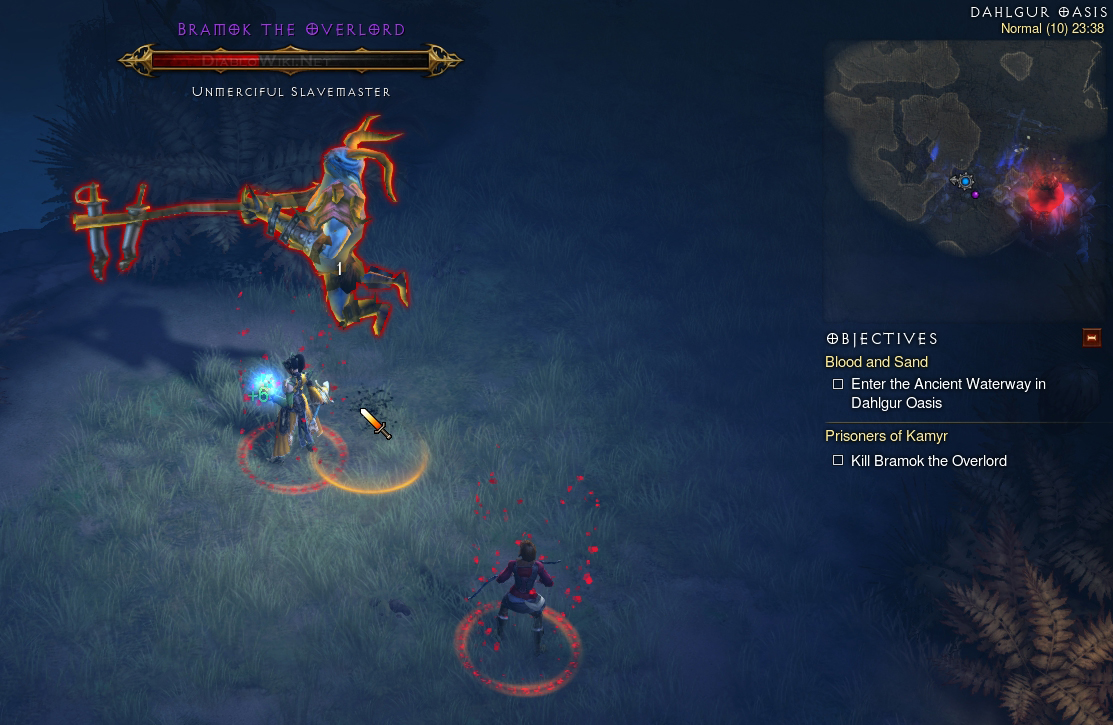Collapse the Objectives tracker panel
This screenshot has width=1113, height=725.
click(1091, 338)
